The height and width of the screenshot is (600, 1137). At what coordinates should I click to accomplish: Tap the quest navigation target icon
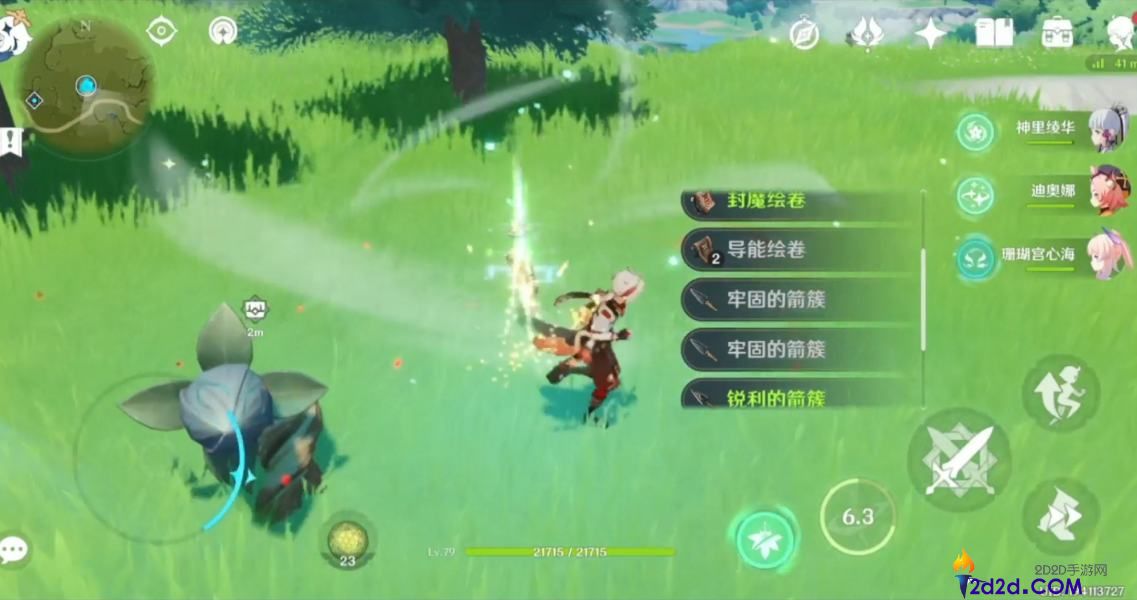tap(161, 32)
